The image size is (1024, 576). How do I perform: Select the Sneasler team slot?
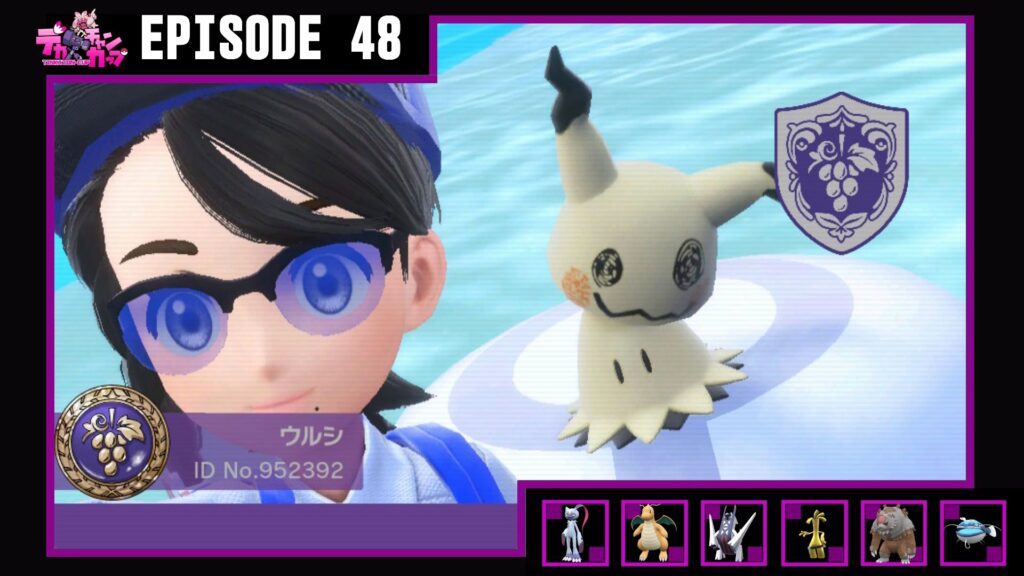click(574, 533)
